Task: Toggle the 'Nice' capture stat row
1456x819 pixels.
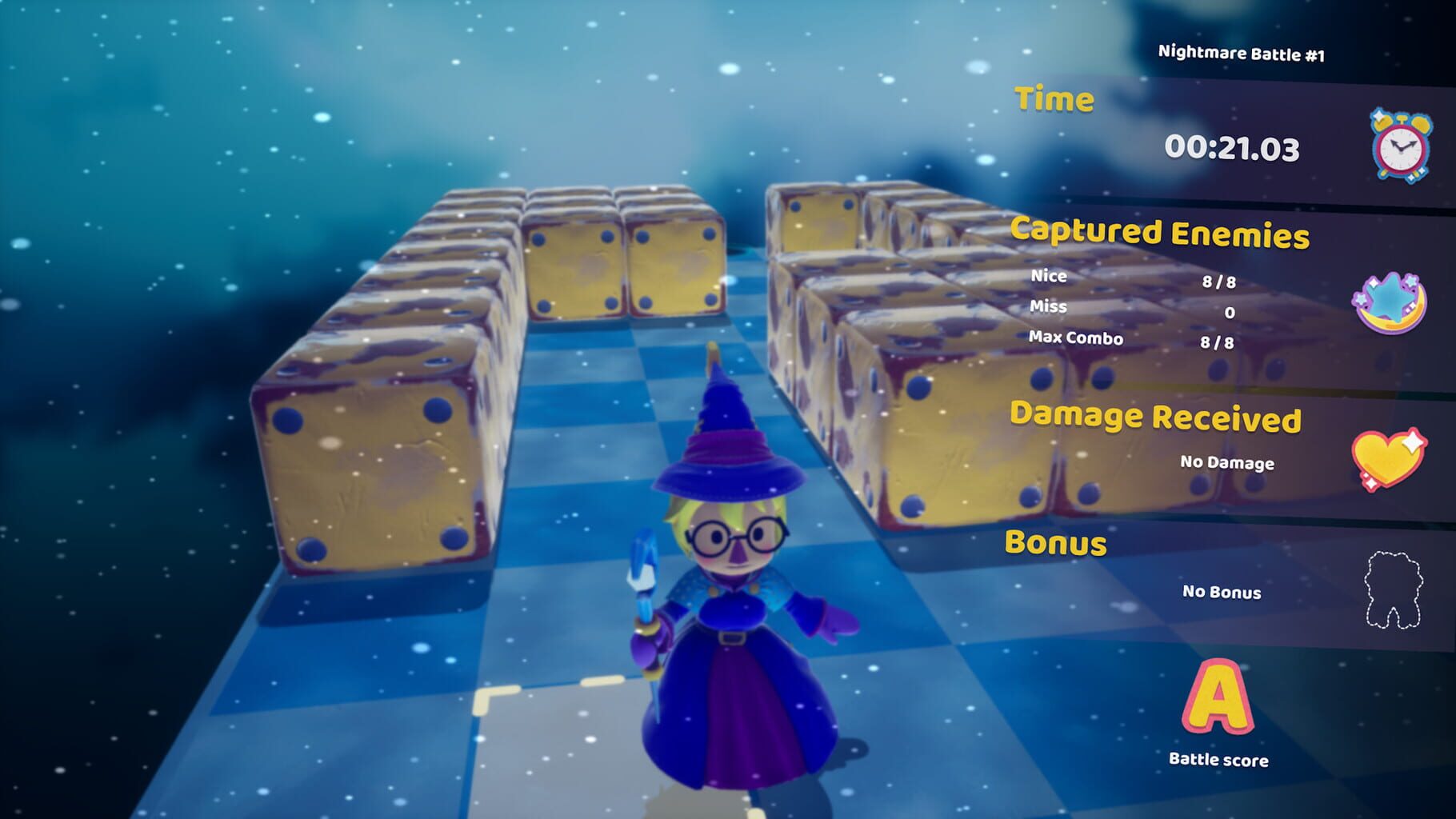Action: coord(1048,277)
